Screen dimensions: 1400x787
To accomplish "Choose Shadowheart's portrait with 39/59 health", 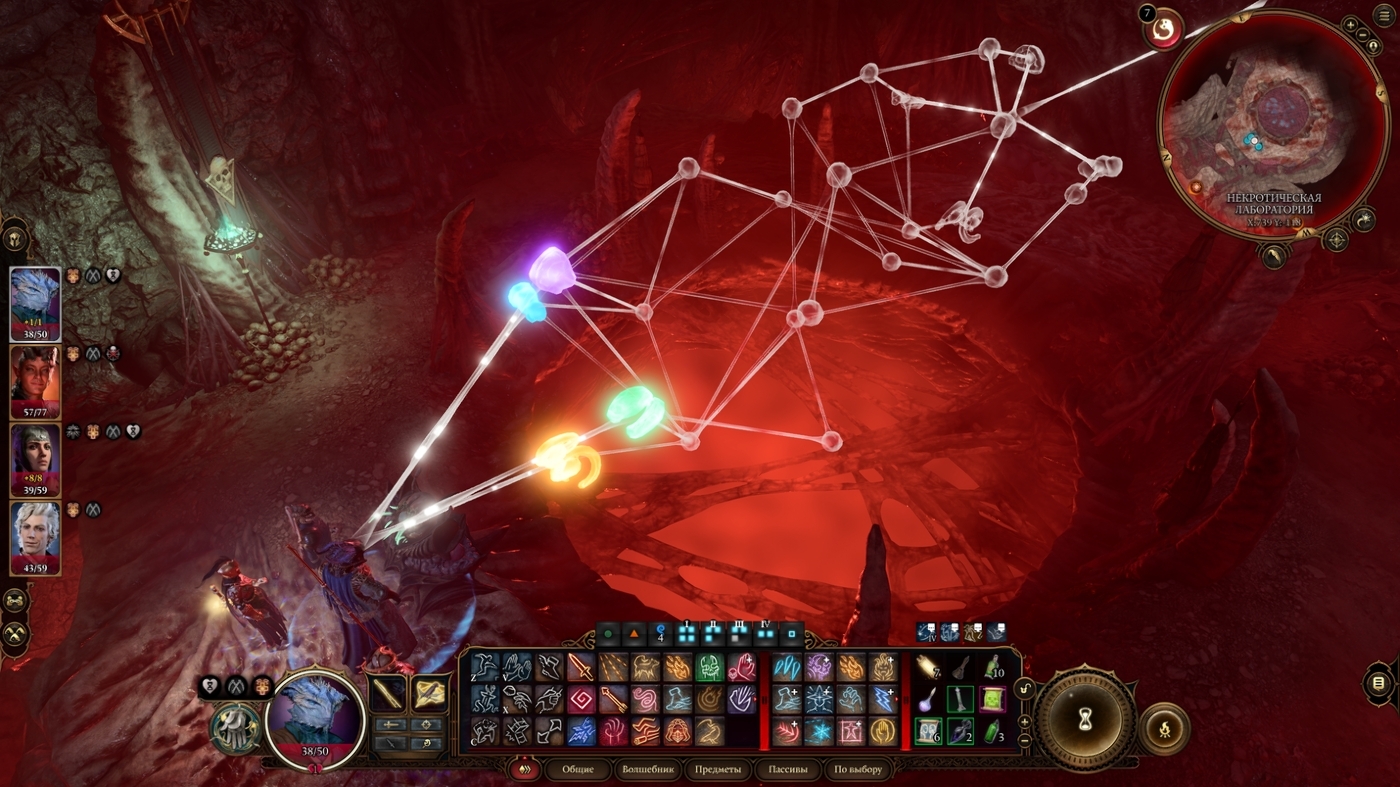I will pos(35,461).
